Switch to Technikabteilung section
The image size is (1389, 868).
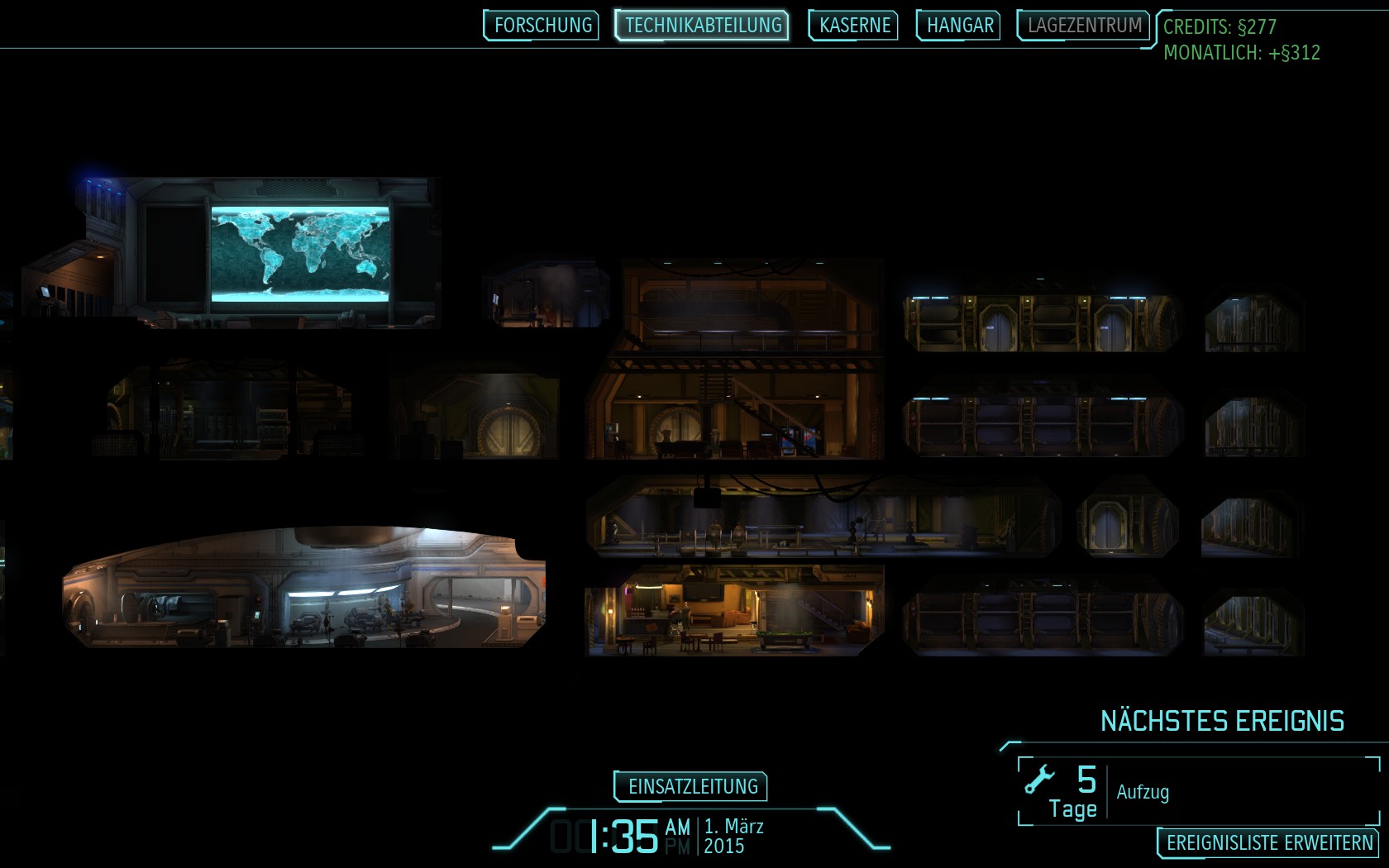click(x=703, y=26)
